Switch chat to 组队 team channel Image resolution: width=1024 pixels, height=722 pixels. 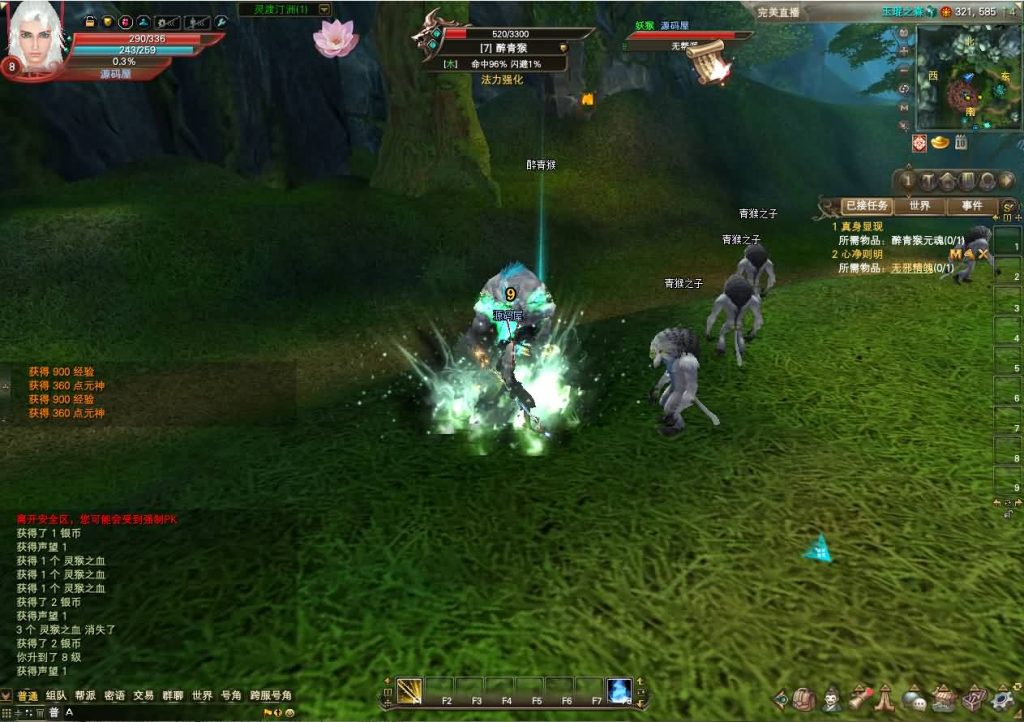(56, 696)
